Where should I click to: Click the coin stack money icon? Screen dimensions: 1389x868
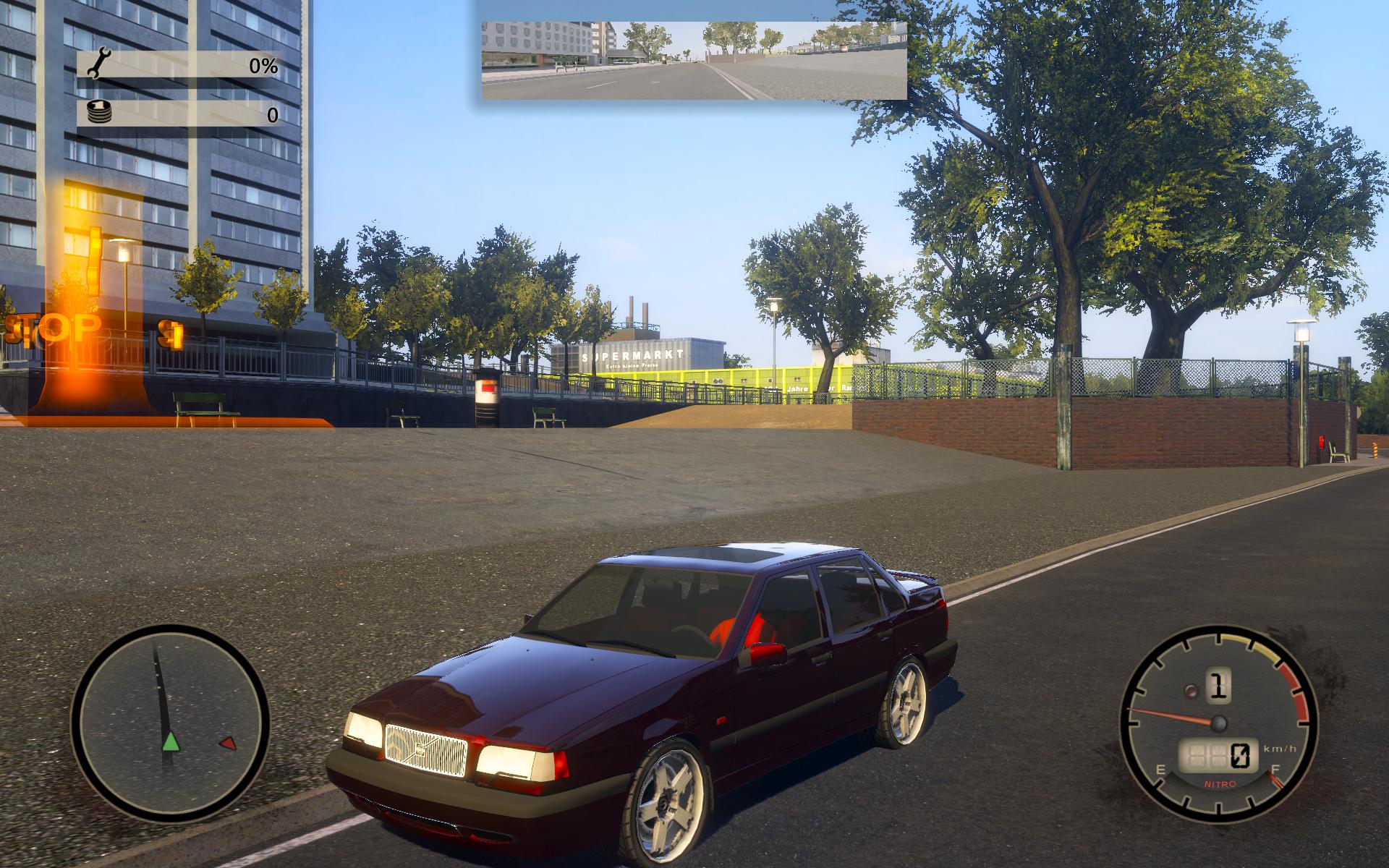coord(98,113)
